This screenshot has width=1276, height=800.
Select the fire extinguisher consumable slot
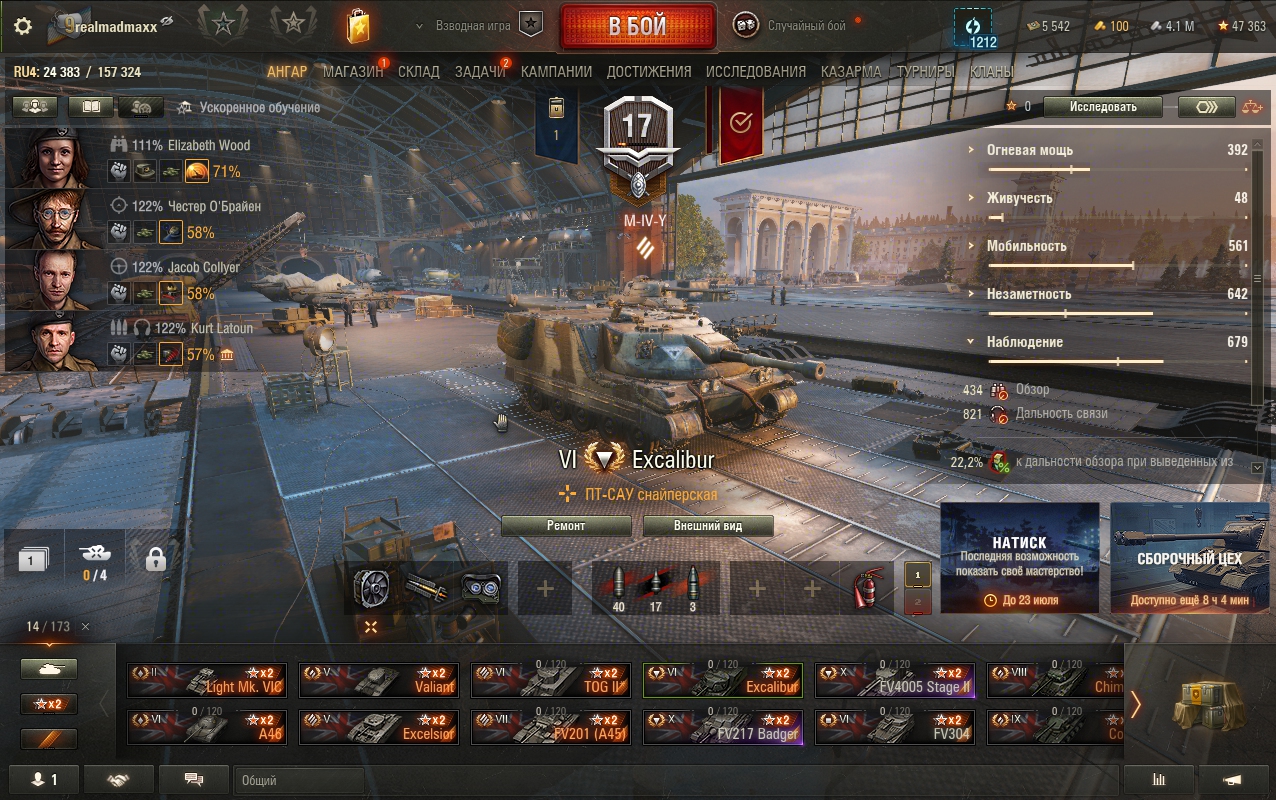[866, 588]
